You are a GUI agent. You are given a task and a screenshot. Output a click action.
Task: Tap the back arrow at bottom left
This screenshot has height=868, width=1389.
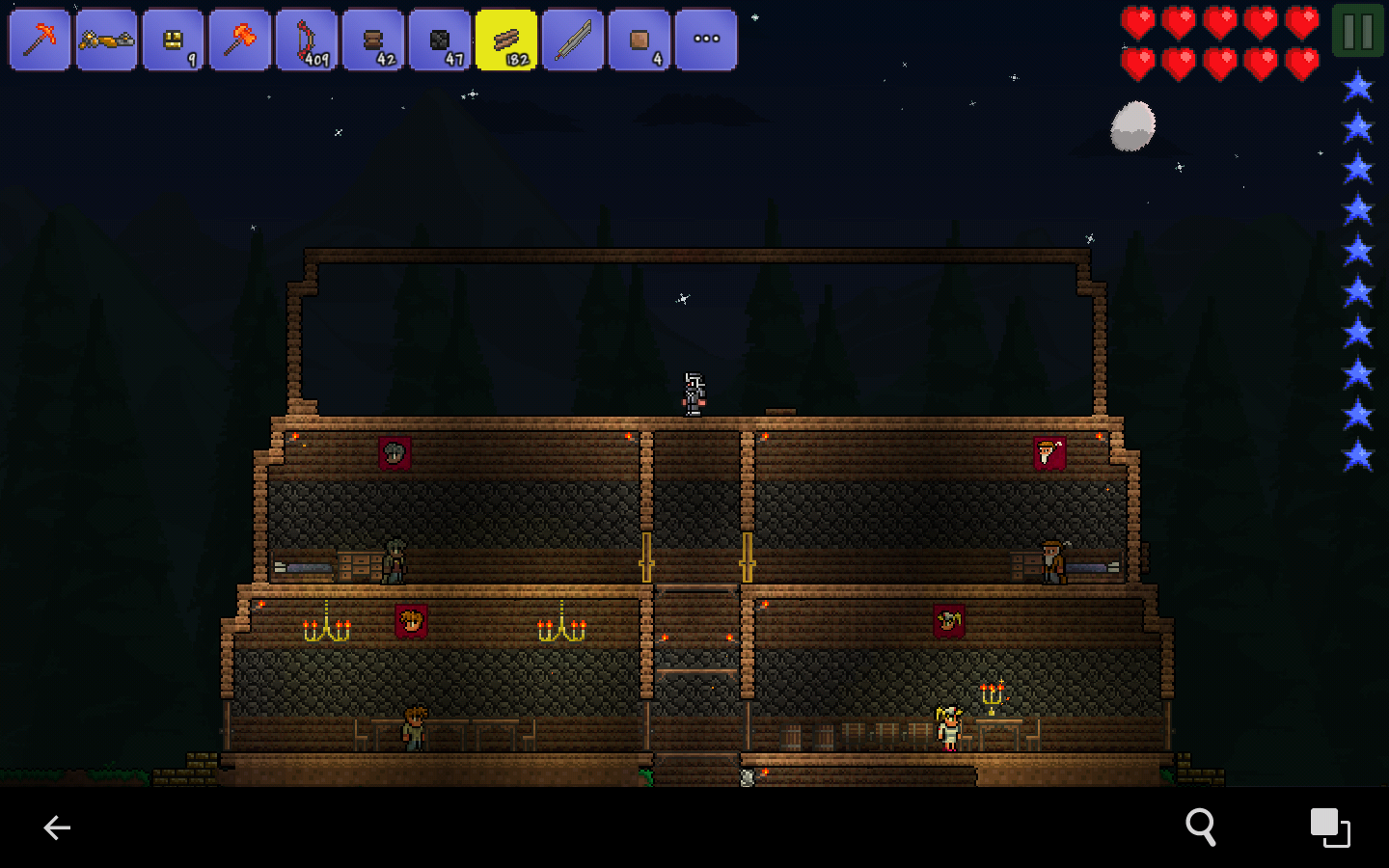[x=57, y=827]
